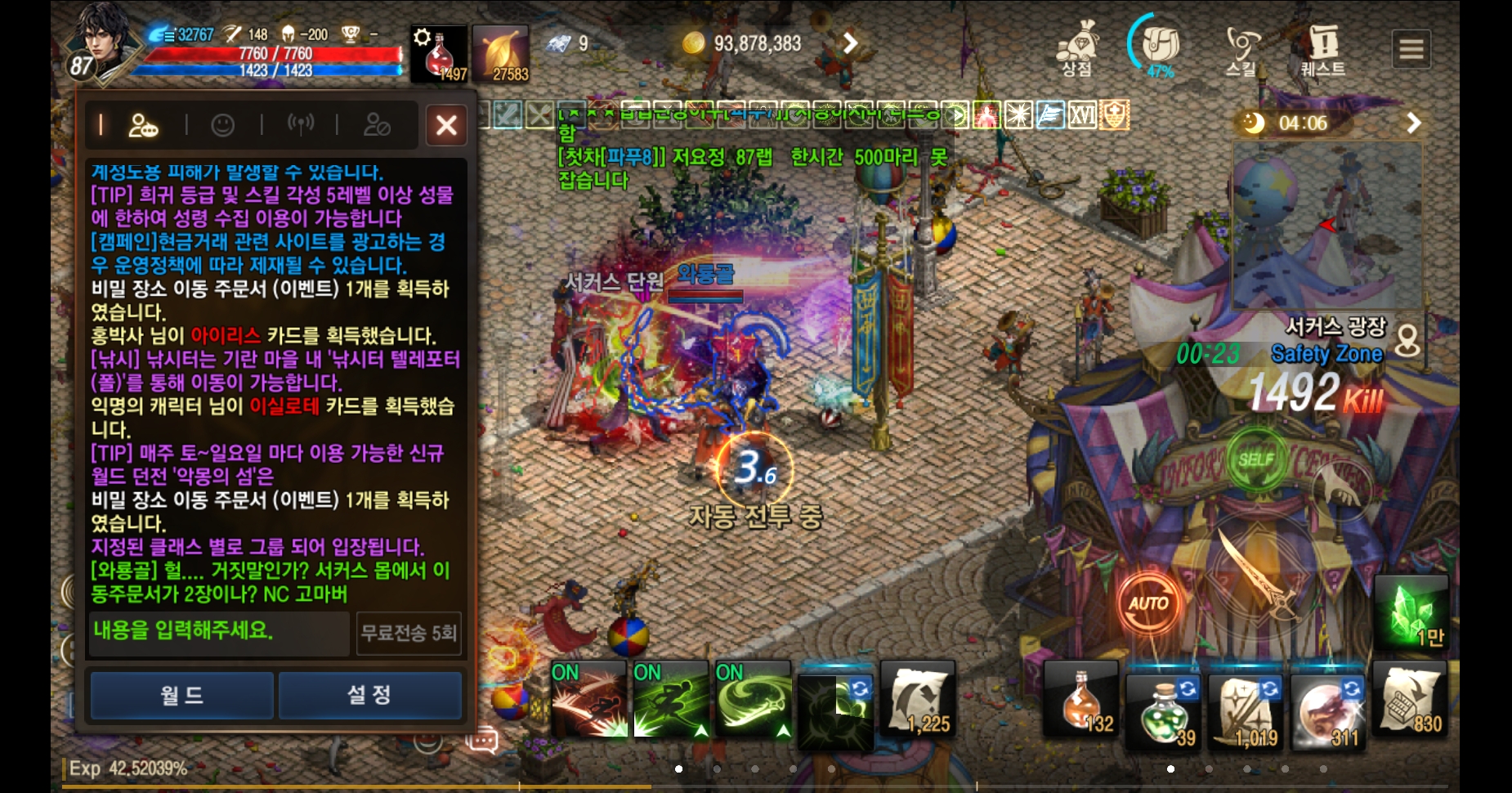Expand the buff bar with the right arrow
This screenshot has height=793, width=1512.
pyautogui.click(x=955, y=116)
